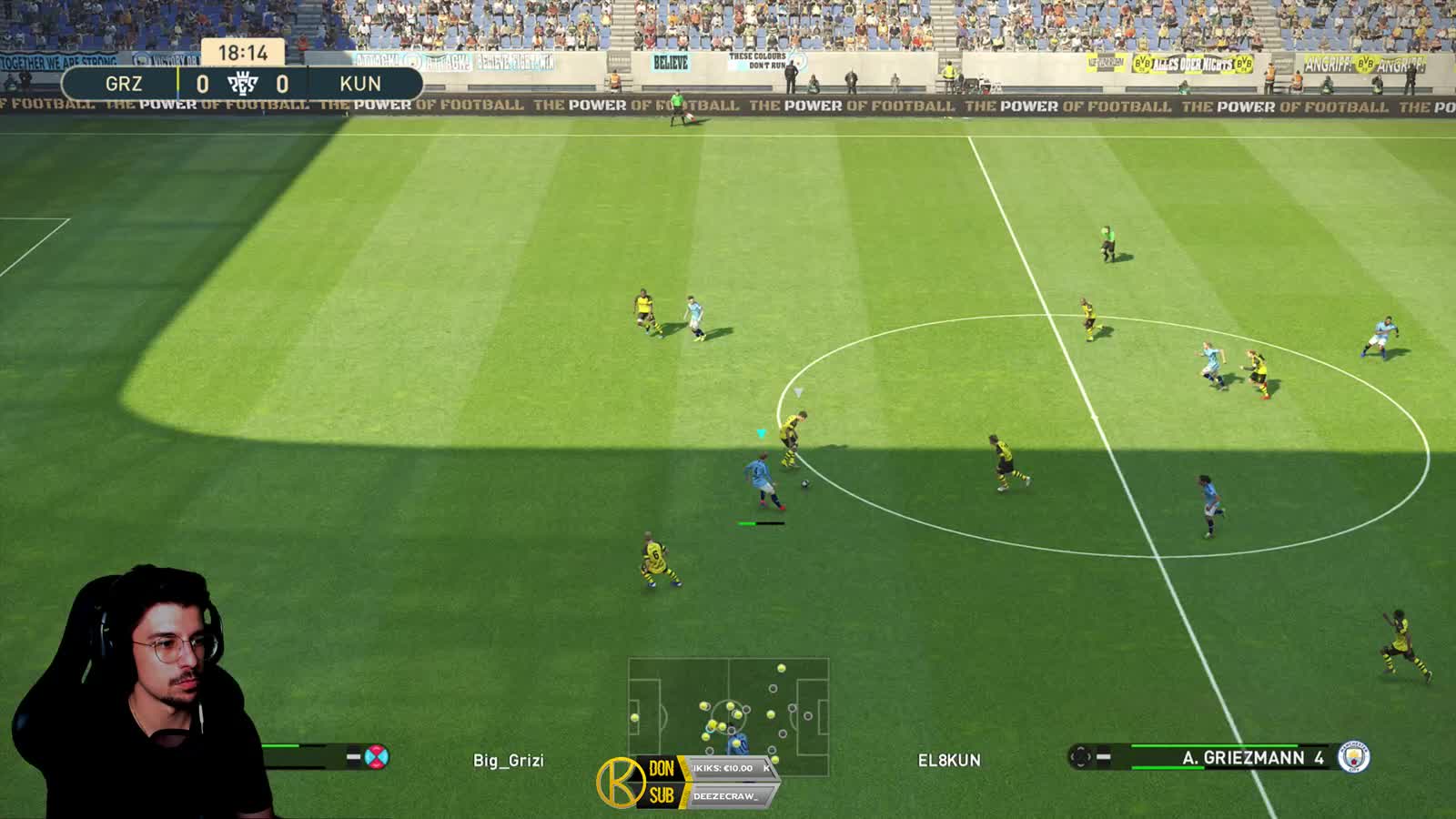
Task: Select the Manchester City club badge
Action: click(x=1353, y=757)
